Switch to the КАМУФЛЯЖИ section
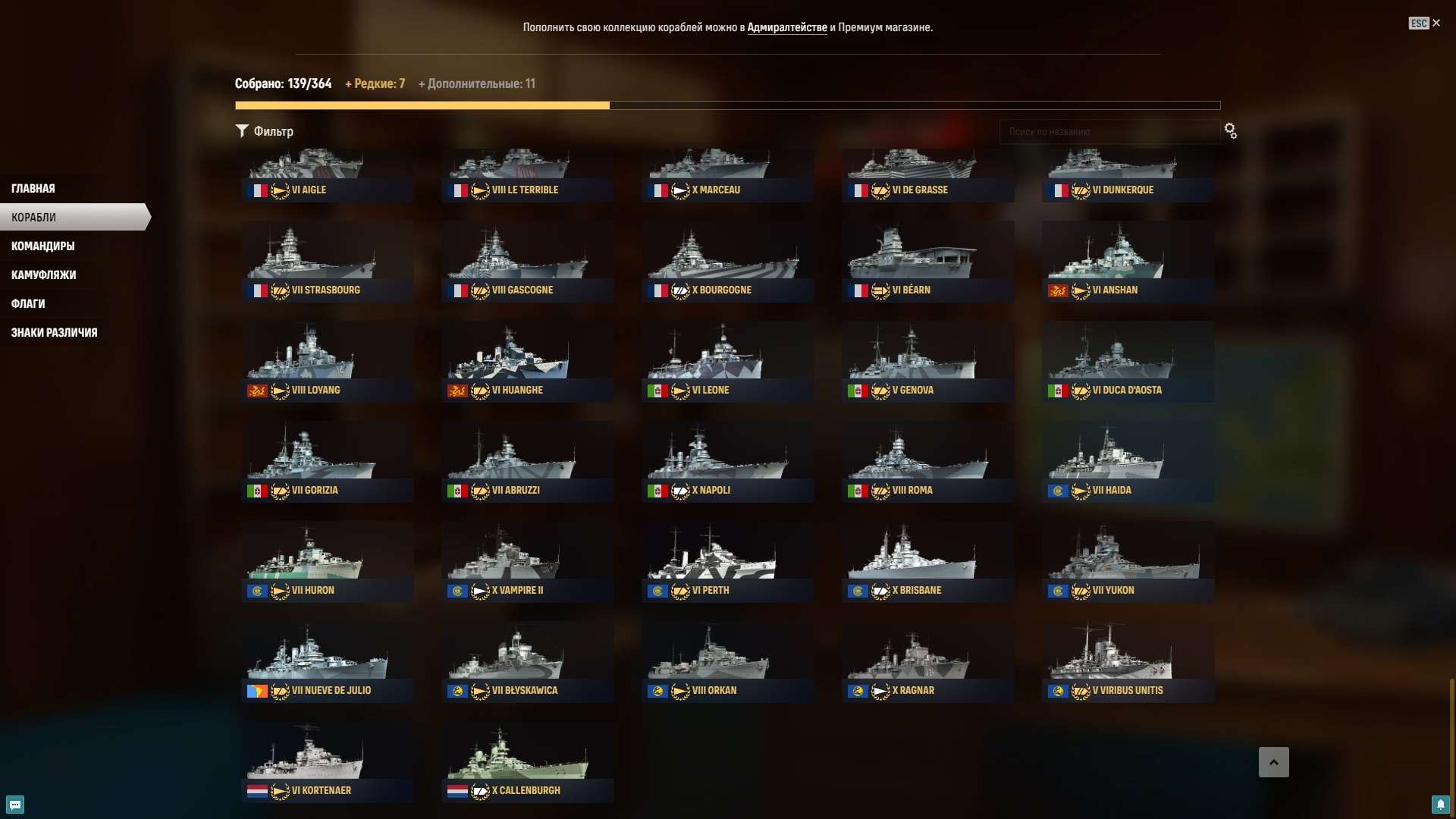This screenshot has height=819, width=1456. click(x=43, y=275)
